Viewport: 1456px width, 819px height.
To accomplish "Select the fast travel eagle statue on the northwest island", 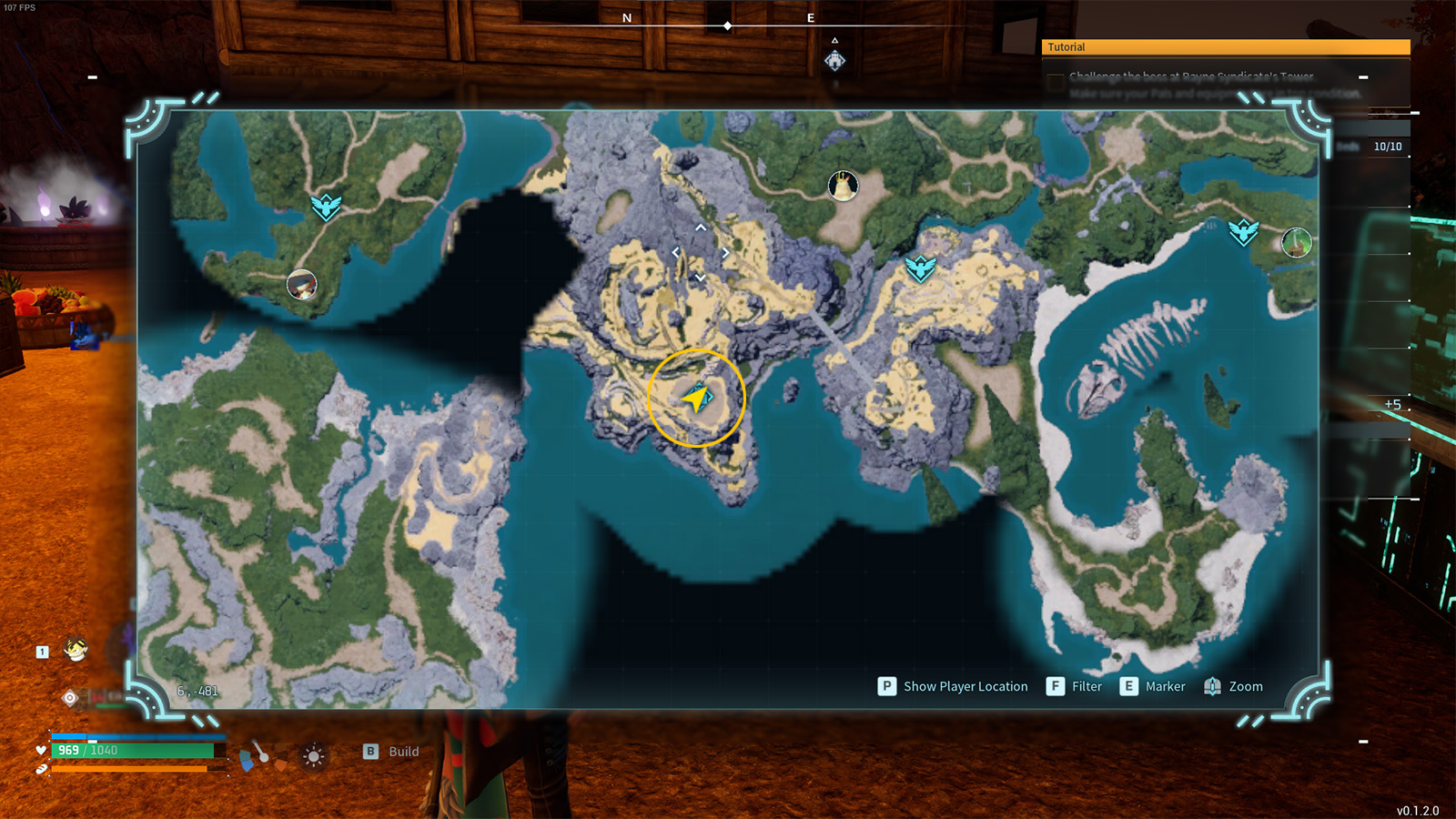I will (325, 207).
